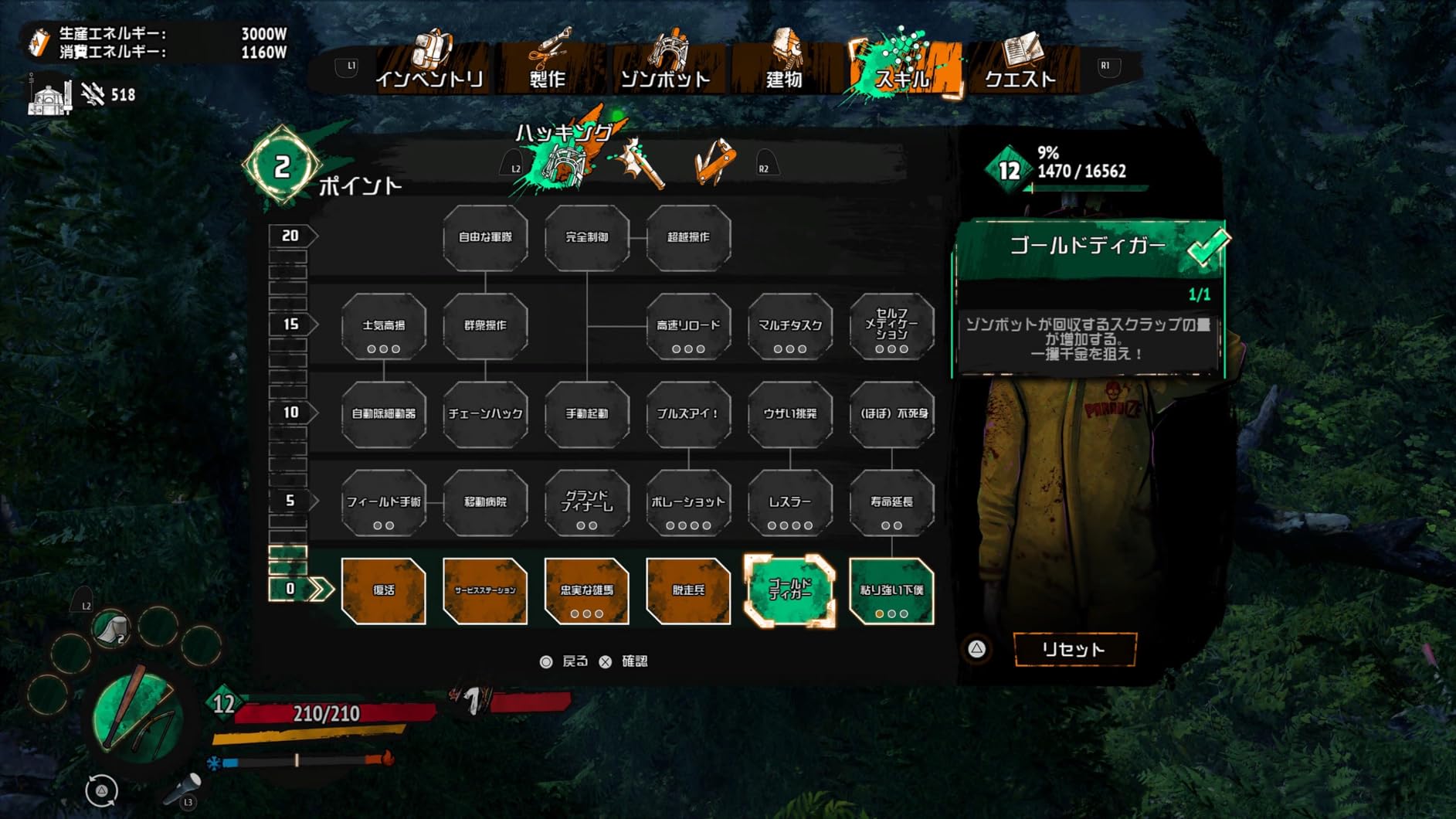Choose the 完全制御 skill node
The height and width of the screenshot is (819, 1456).
click(587, 237)
